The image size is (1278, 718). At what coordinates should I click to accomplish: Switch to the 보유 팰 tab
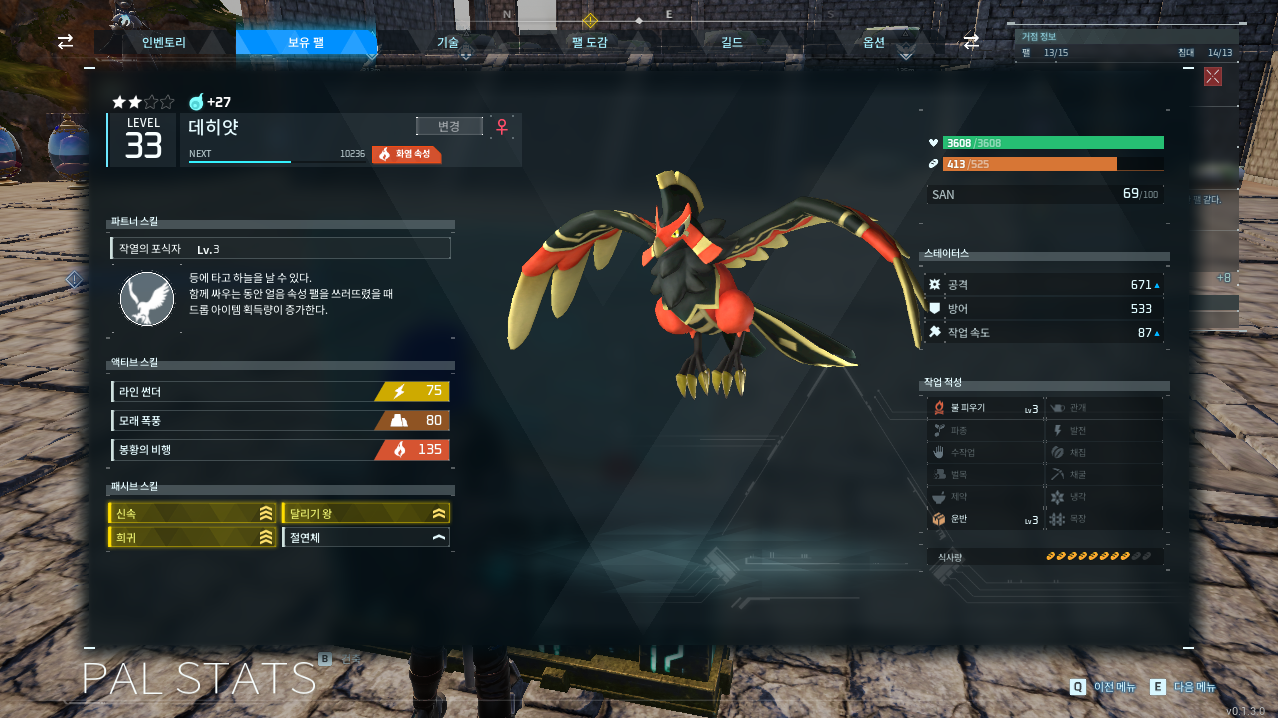[x=306, y=42]
